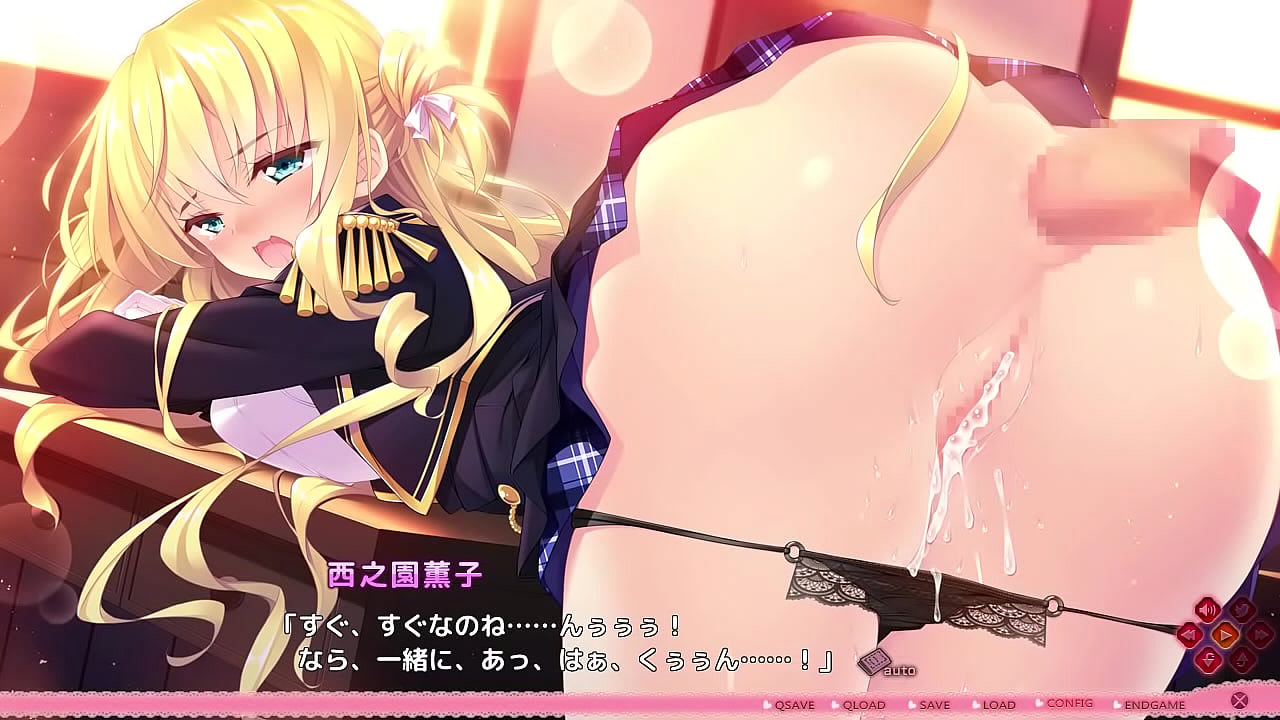
Task: Rewind with the double left arrow button
Action: click(x=1189, y=634)
